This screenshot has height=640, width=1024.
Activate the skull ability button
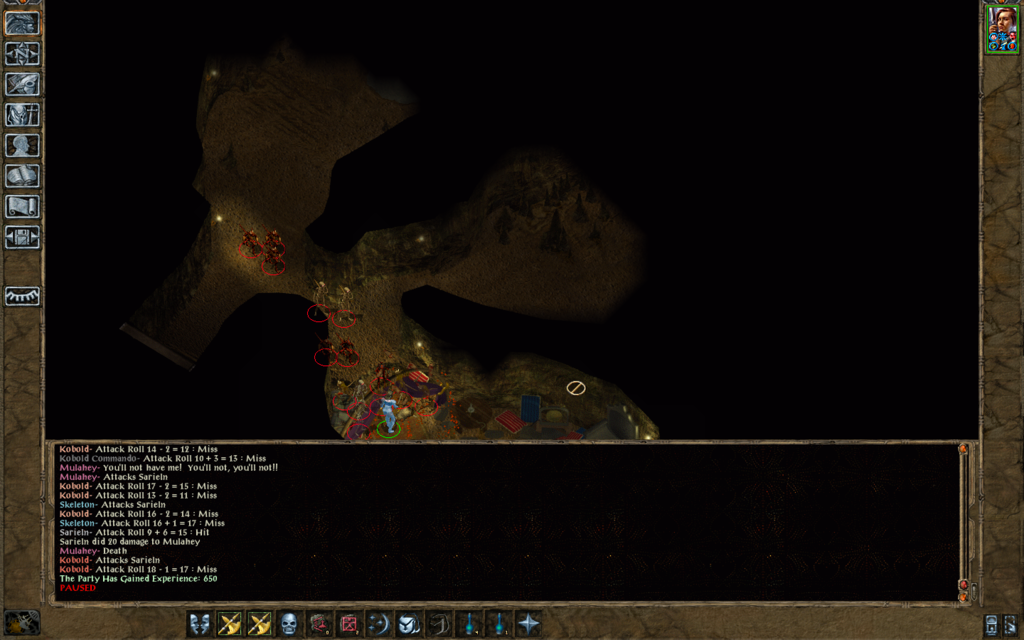[289, 624]
